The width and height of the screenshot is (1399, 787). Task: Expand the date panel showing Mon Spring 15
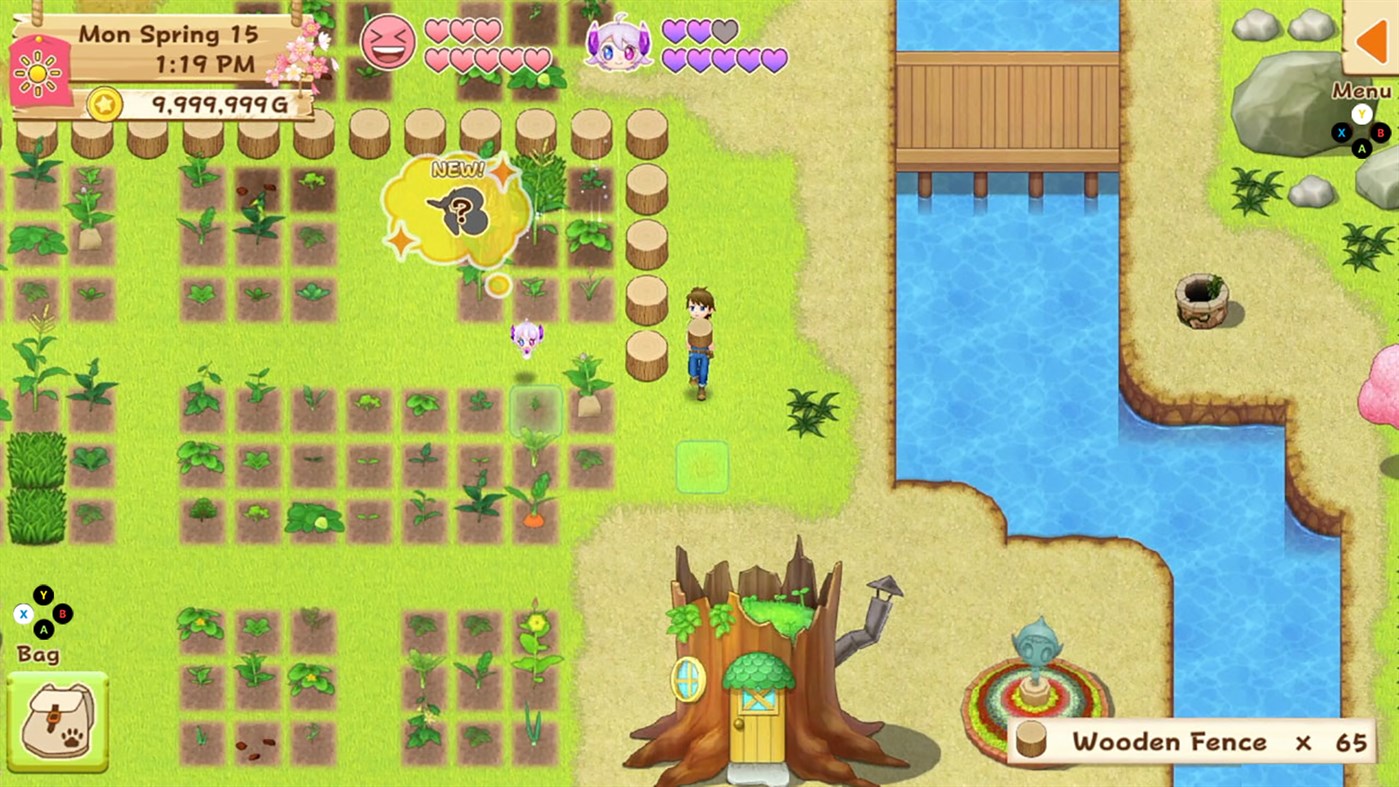click(168, 35)
